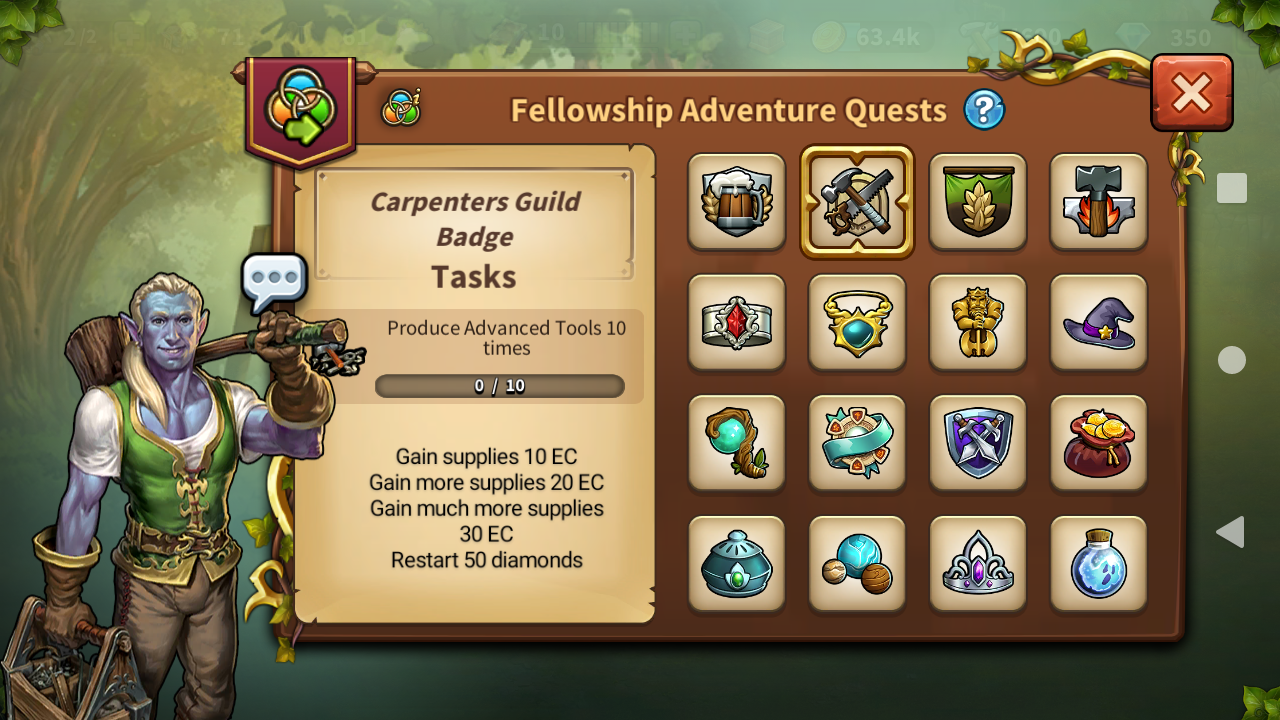1280x720 pixels.
Task: Select the Brewer's beer mug badge
Action: pyautogui.click(x=737, y=201)
